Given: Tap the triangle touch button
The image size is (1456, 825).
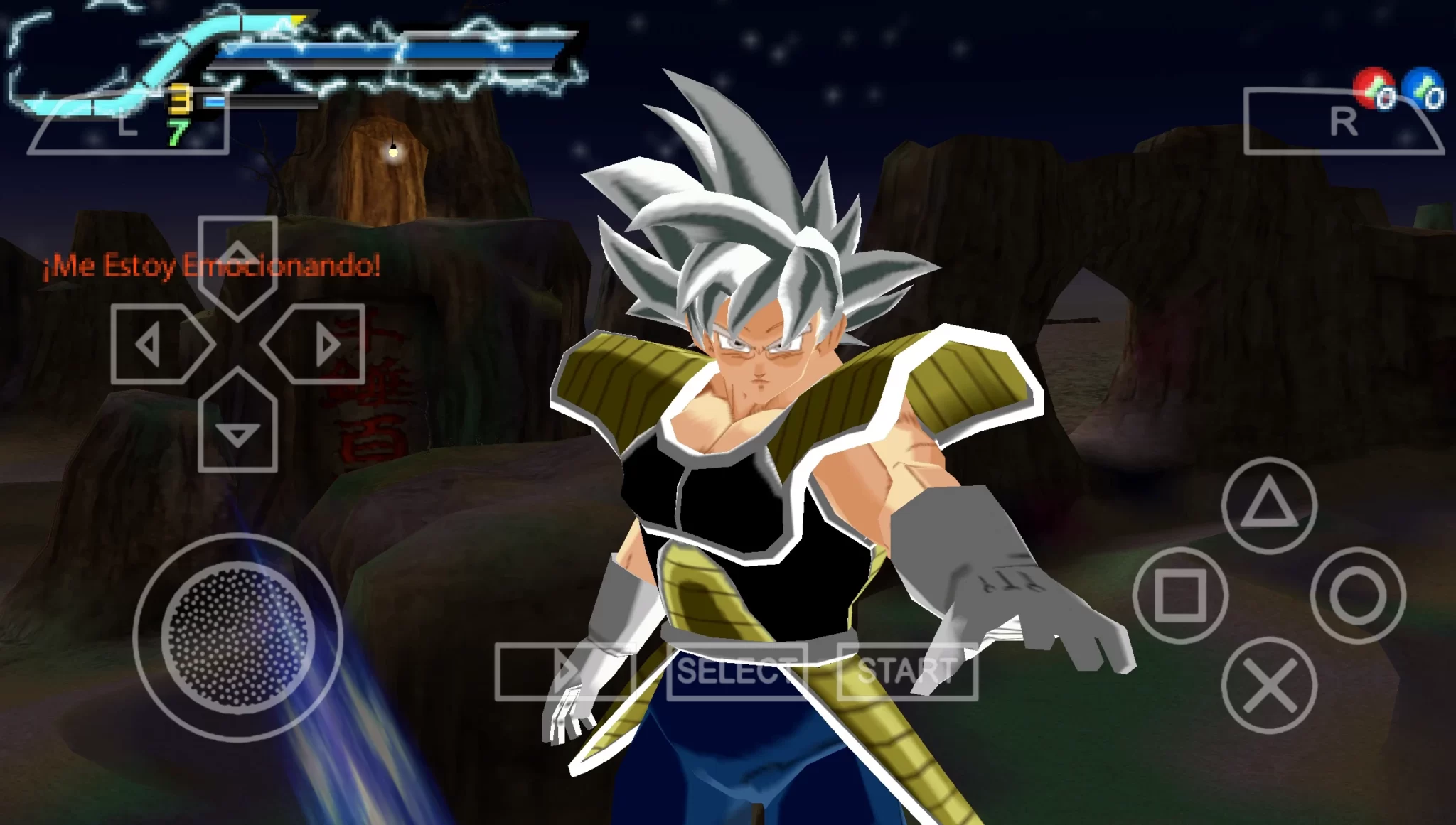Looking at the screenshot, I should [1269, 505].
